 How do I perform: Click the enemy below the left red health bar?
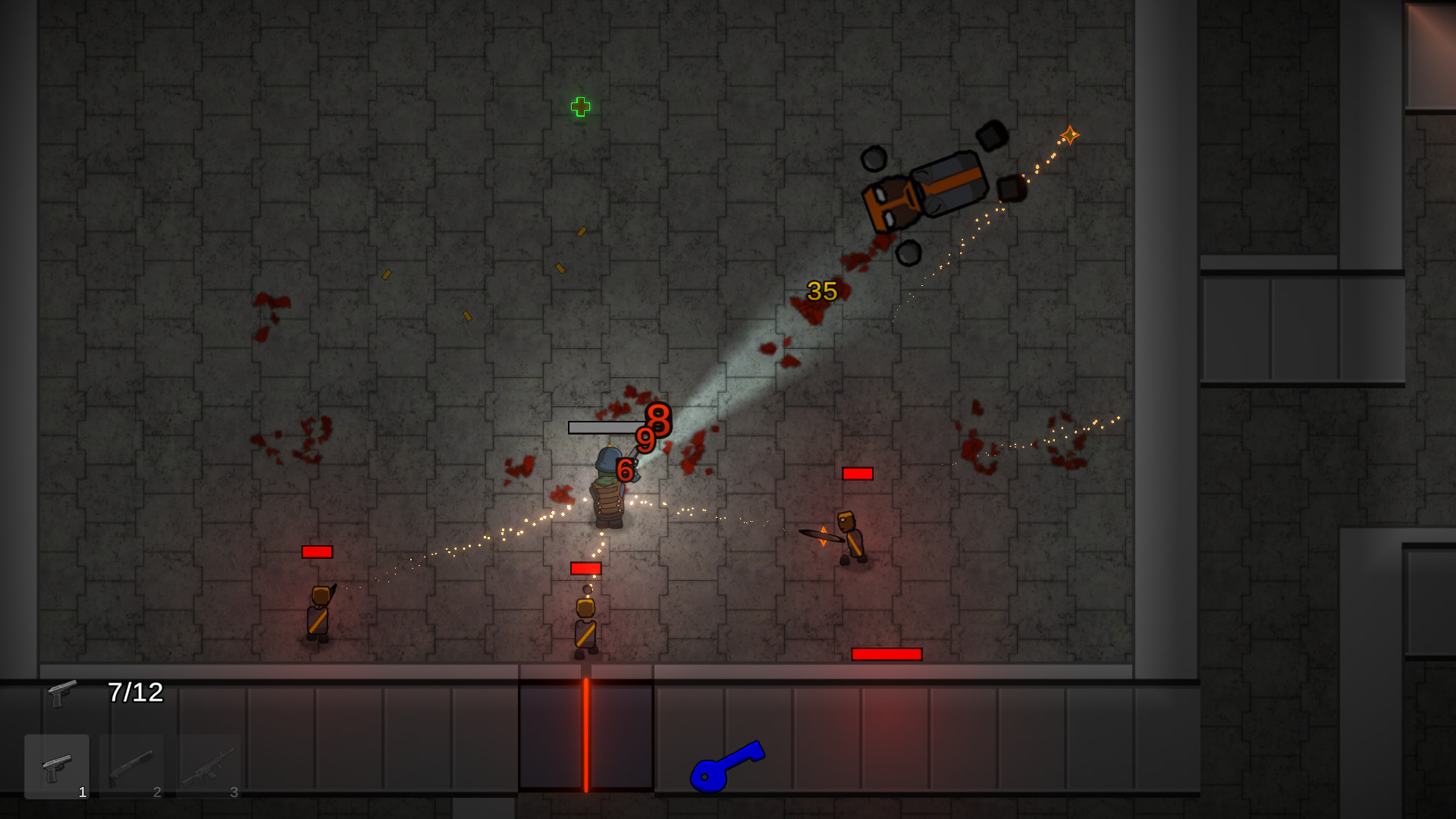318,614
